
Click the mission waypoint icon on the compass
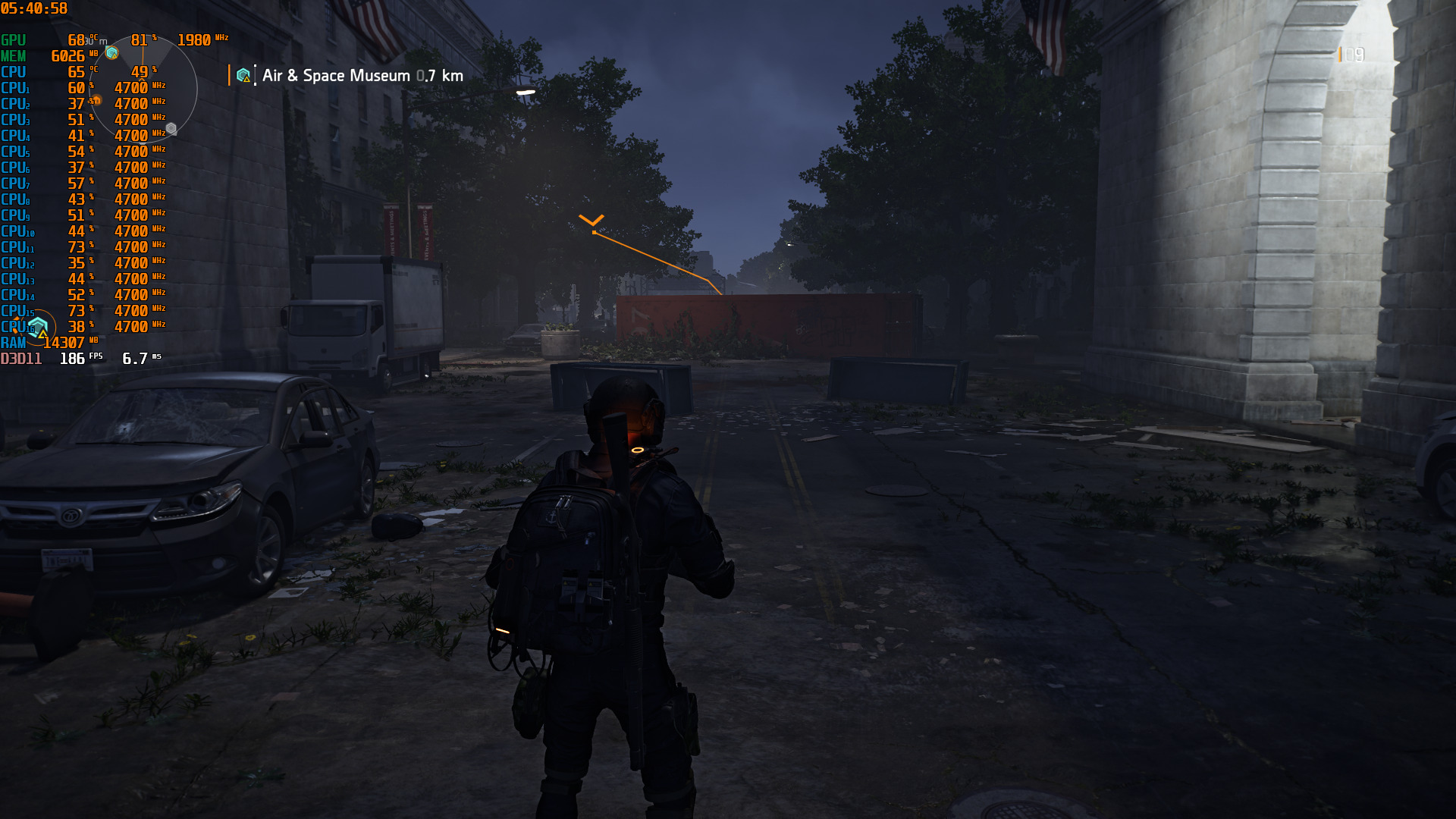point(111,53)
